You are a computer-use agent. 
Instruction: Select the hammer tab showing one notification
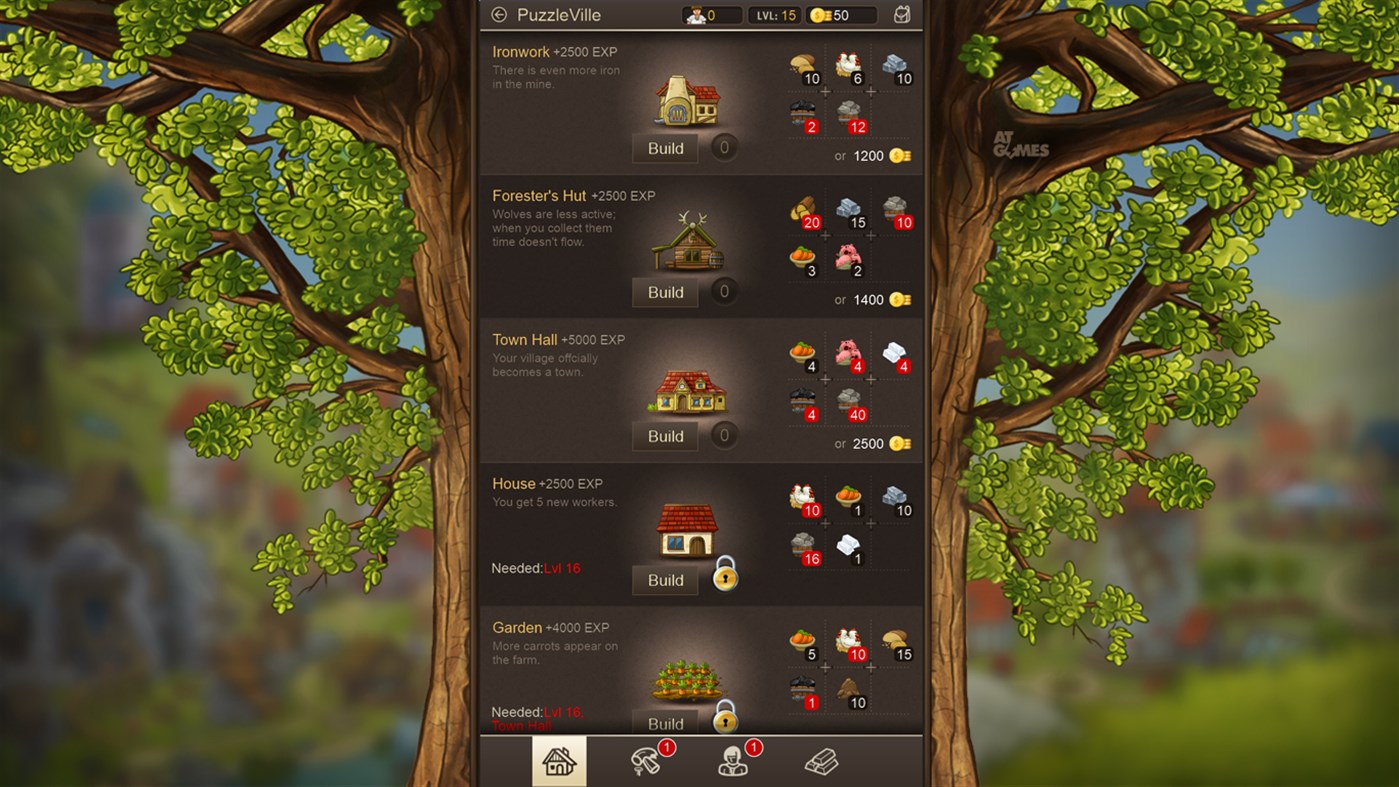pos(647,762)
